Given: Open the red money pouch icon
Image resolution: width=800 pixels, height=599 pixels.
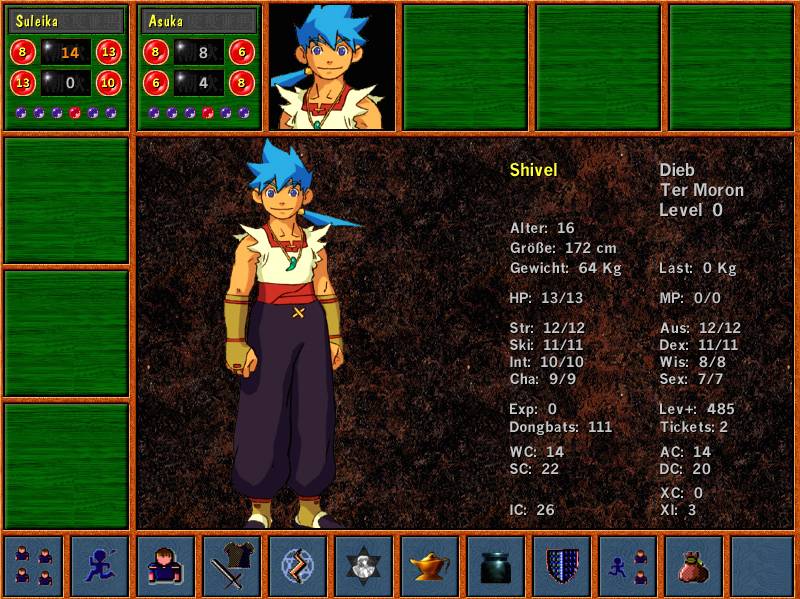Looking at the screenshot, I should click(694, 566).
